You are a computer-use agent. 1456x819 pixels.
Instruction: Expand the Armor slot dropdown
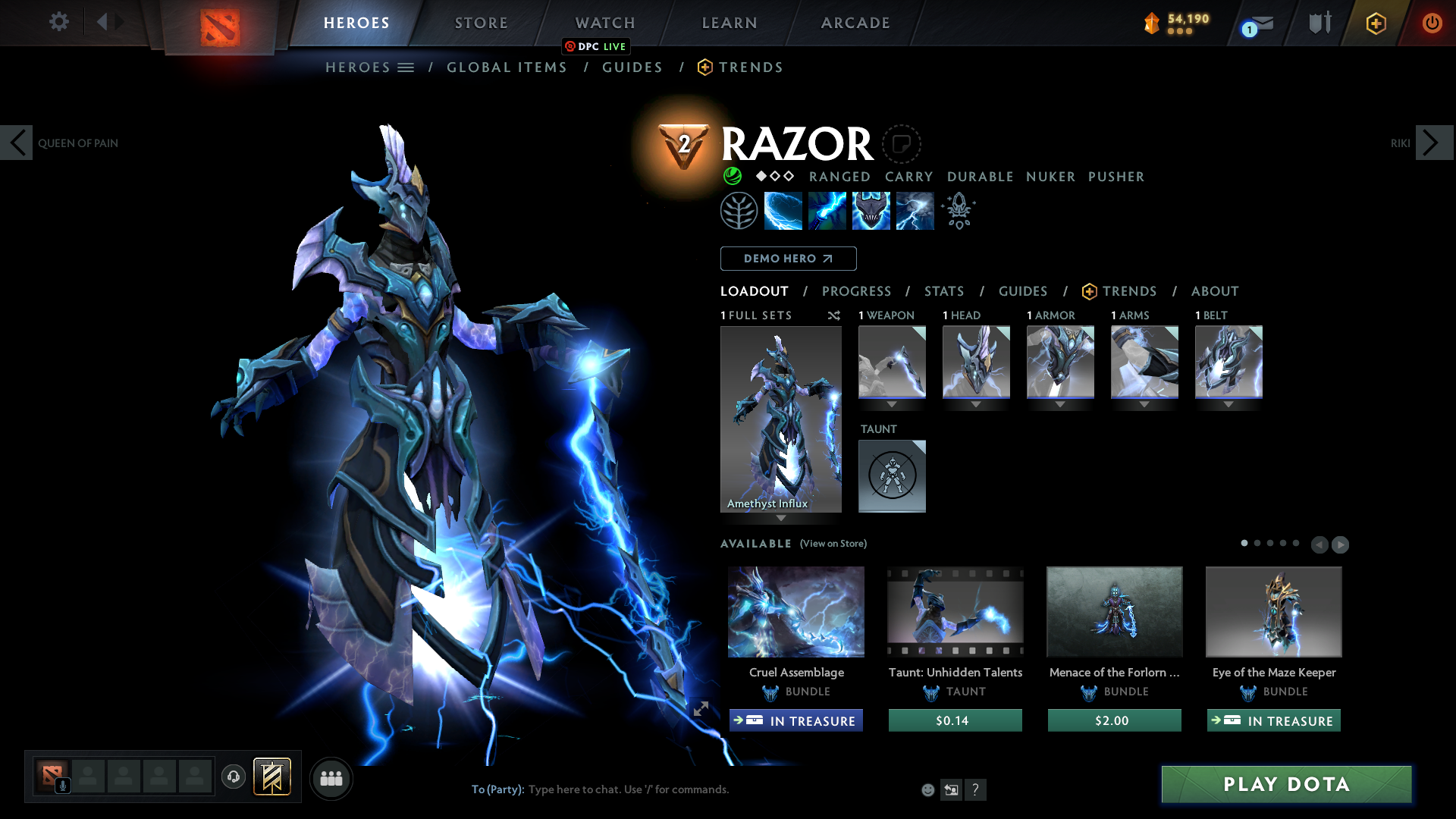click(1060, 405)
